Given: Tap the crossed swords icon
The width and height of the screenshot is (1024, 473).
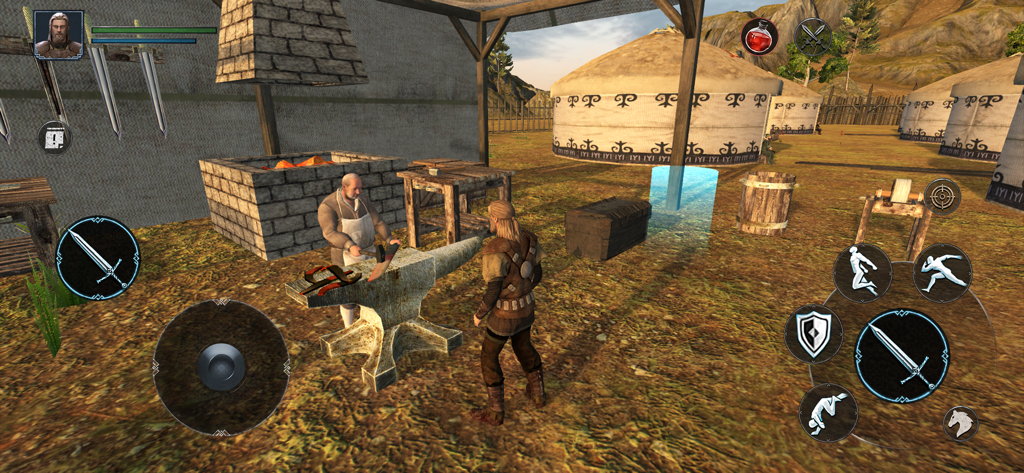Looking at the screenshot, I should click(x=814, y=37).
